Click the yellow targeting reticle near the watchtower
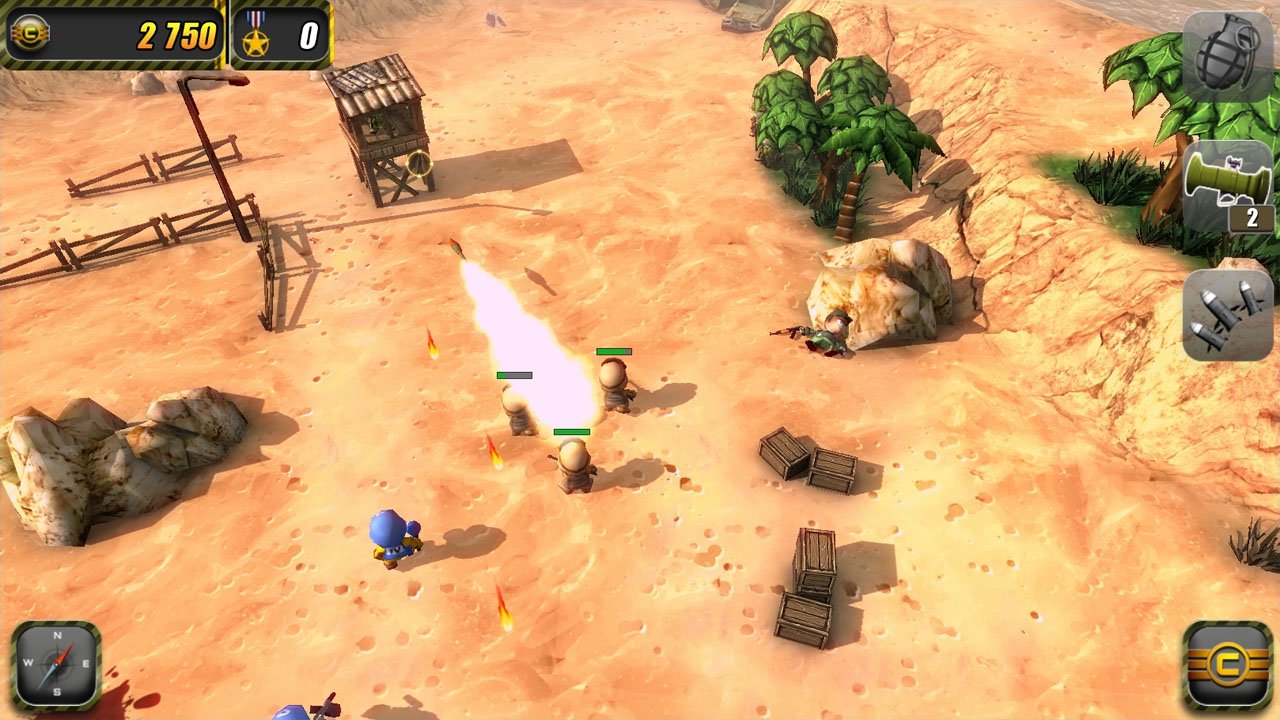Screen dimensions: 1280x720 coord(419,164)
